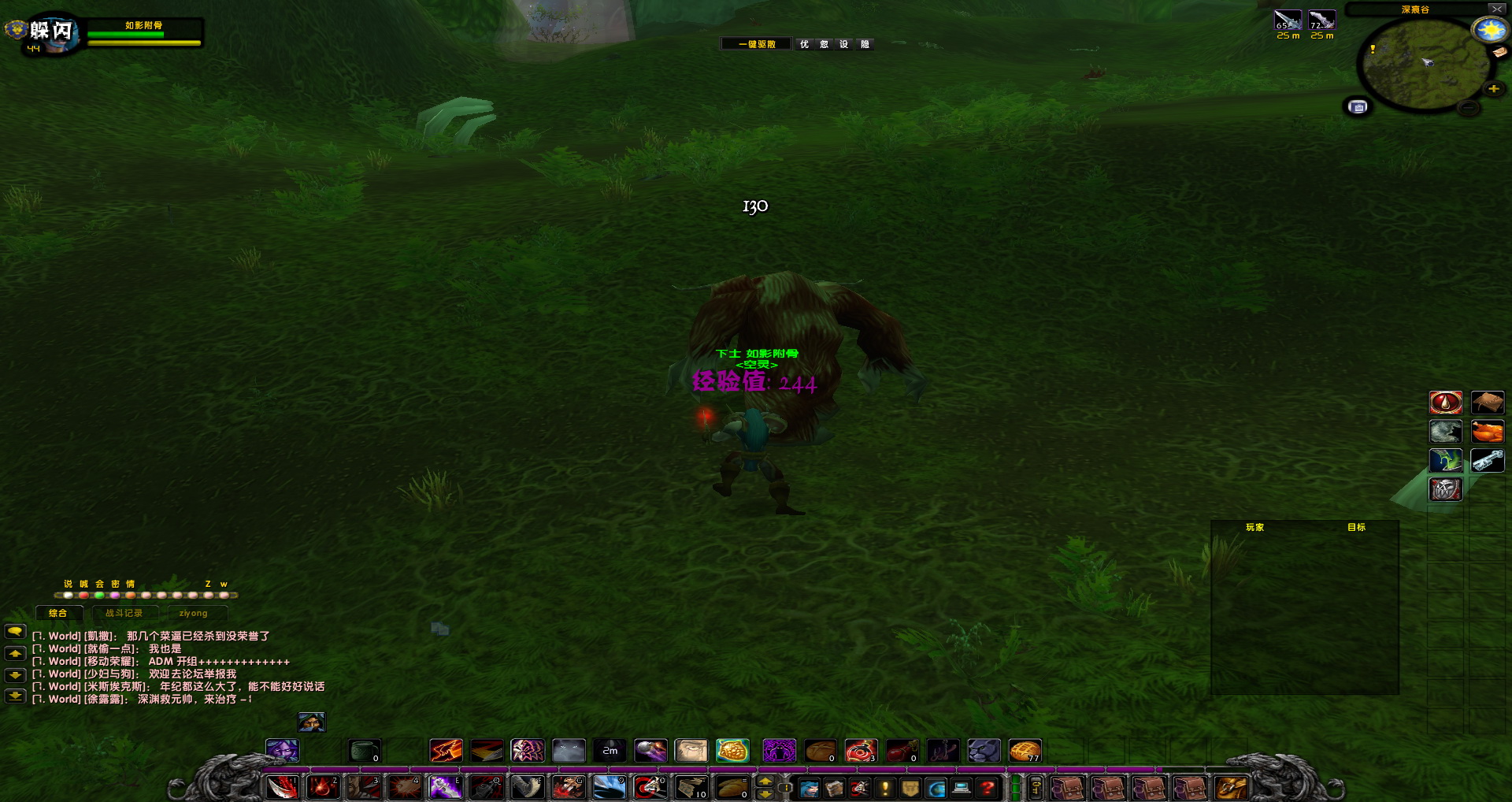Toggle the 喊 chat channel button
Image resolution: width=1512 pixels, height=802 pixels.
(x=83, y=584)
